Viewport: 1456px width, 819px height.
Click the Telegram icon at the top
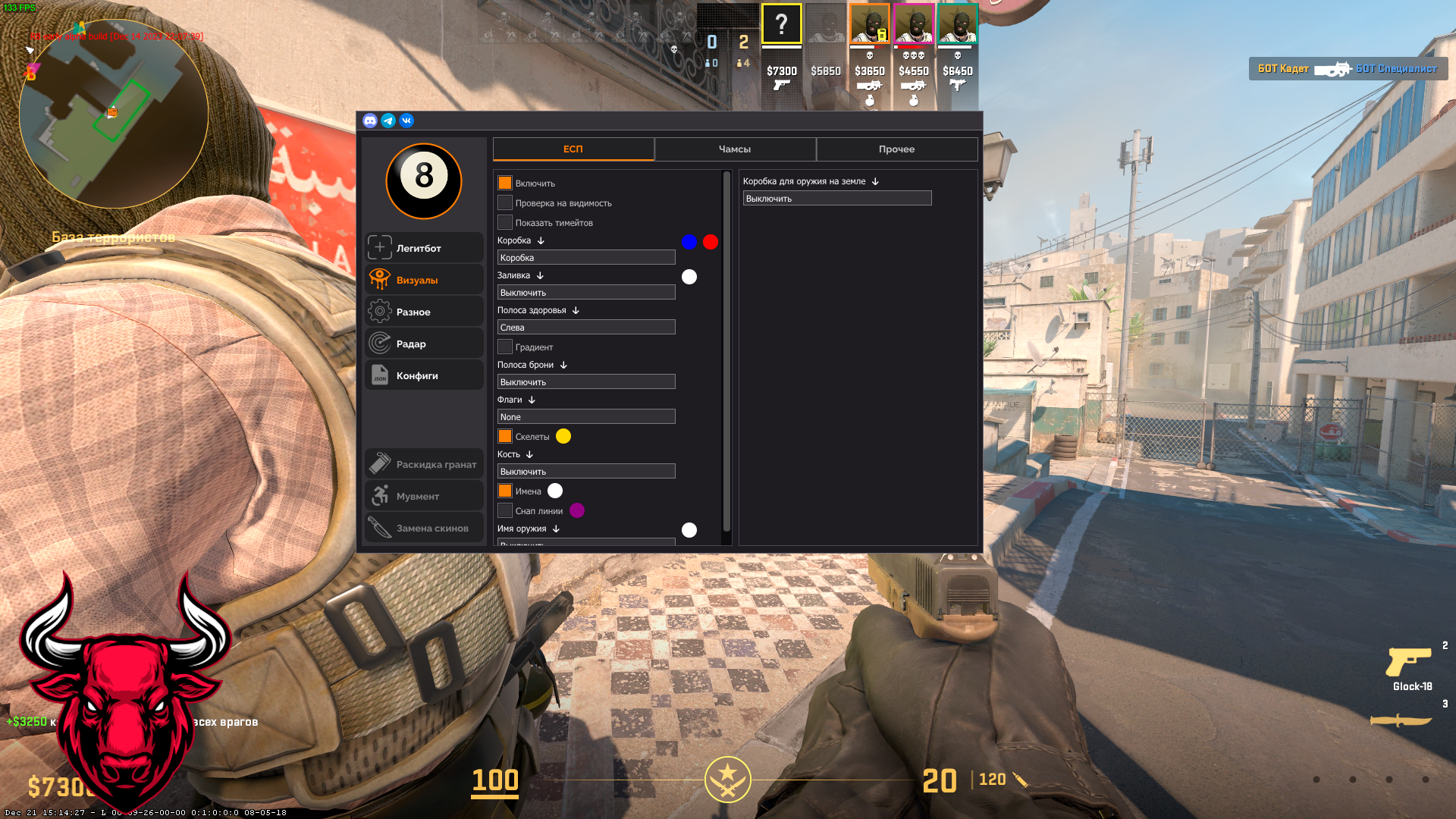coord(388,121)
